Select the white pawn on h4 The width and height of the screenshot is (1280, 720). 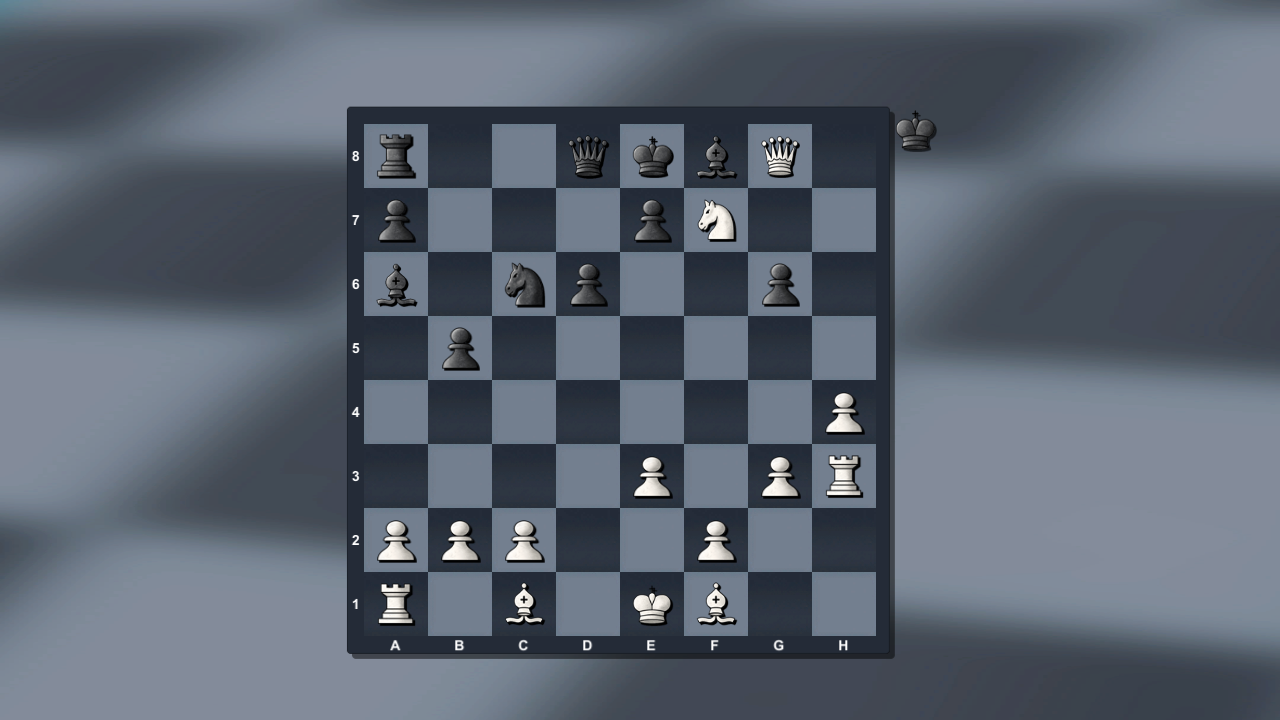click(x=844, y=411)
